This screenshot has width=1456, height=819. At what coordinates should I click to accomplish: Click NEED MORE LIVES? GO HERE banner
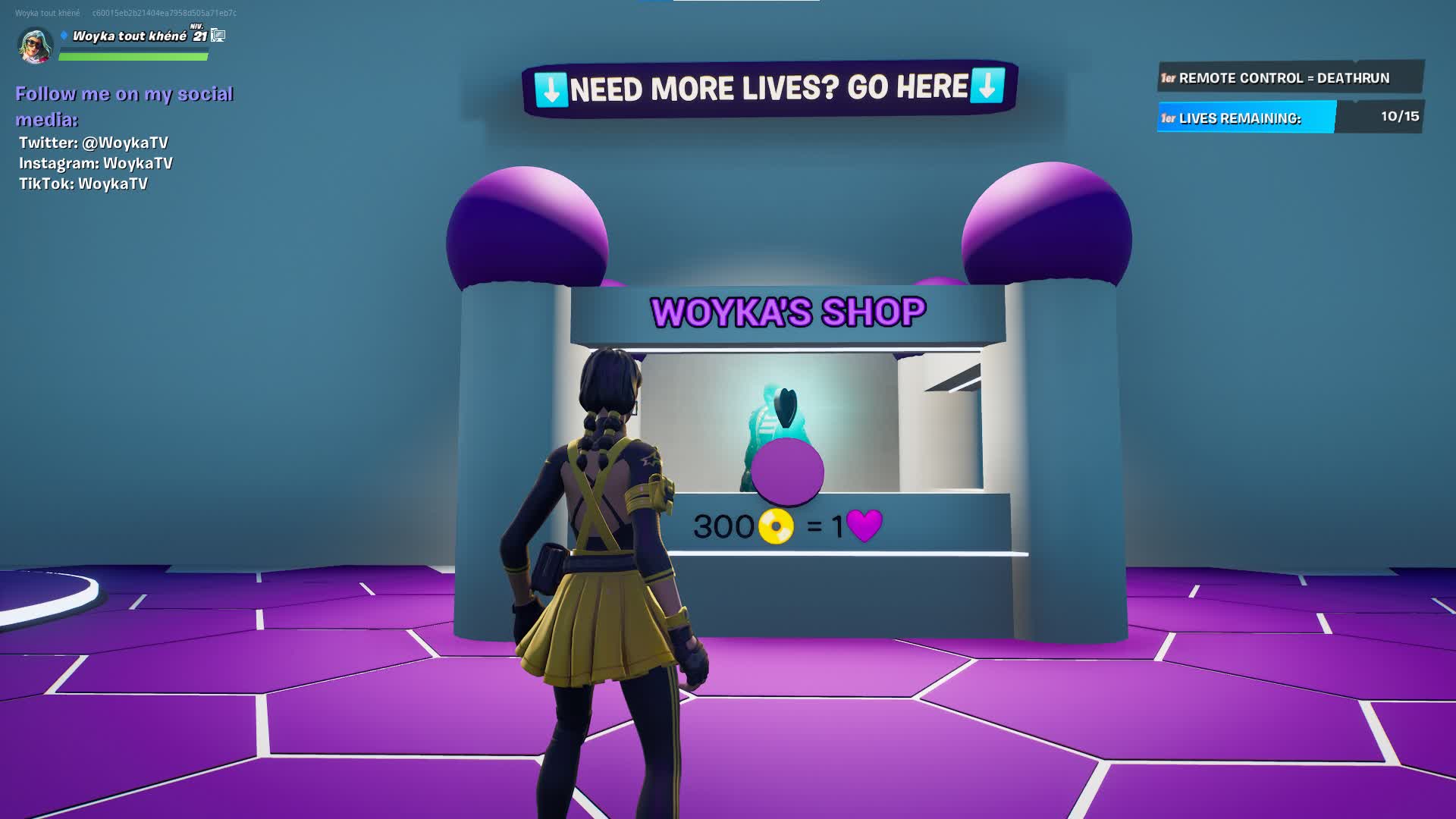[x=767, y=87]
